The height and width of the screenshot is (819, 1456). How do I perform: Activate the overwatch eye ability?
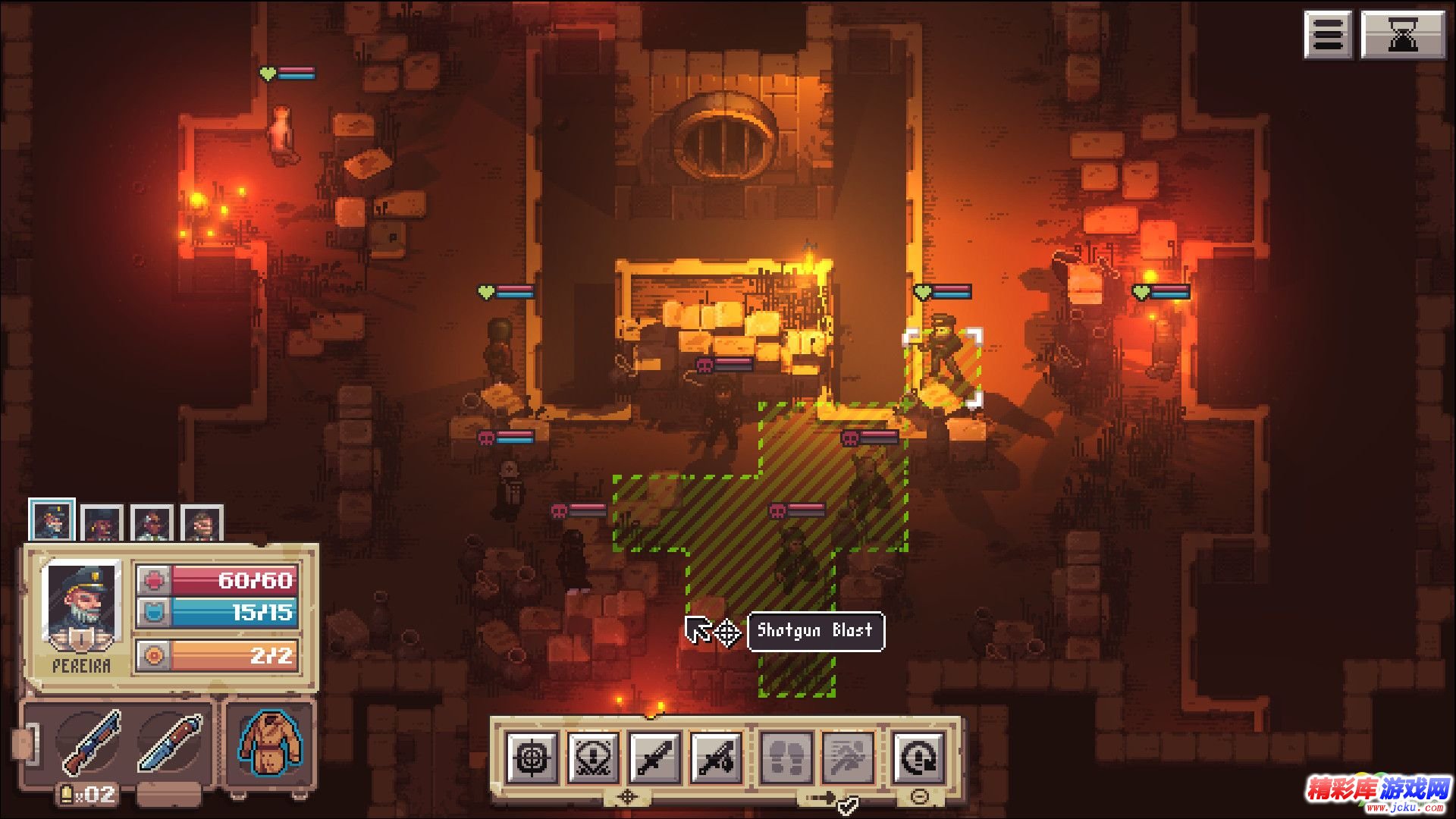pos(593,757)
